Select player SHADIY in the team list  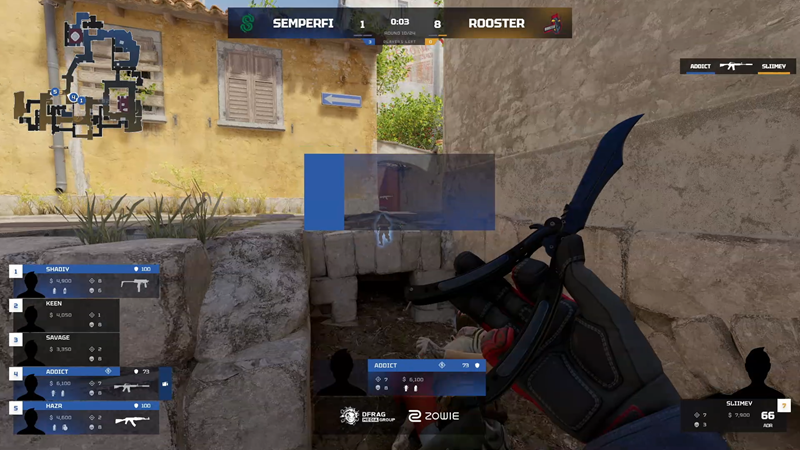point(88,280)
